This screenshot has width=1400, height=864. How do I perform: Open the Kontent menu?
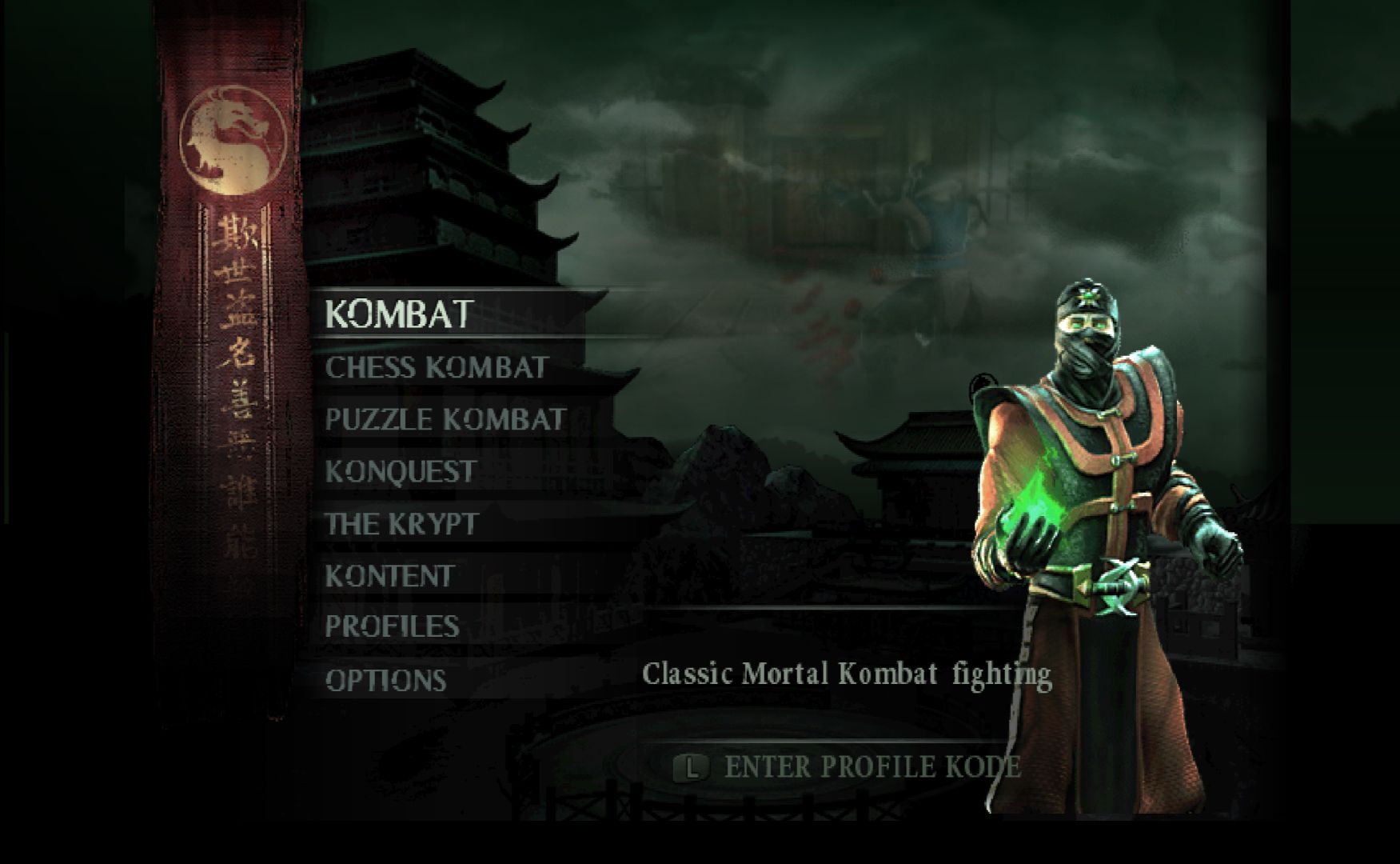point(389,576)
